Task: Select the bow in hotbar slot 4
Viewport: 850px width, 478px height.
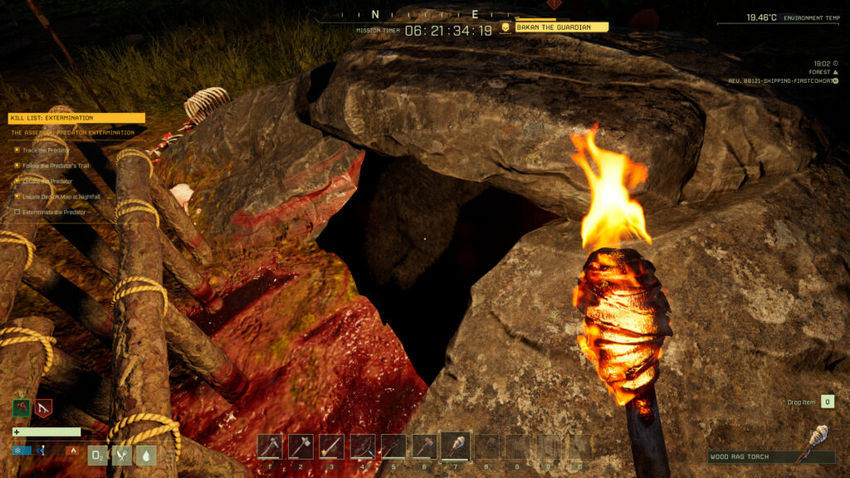Action: pyautogui.click(x=363, y=446)
